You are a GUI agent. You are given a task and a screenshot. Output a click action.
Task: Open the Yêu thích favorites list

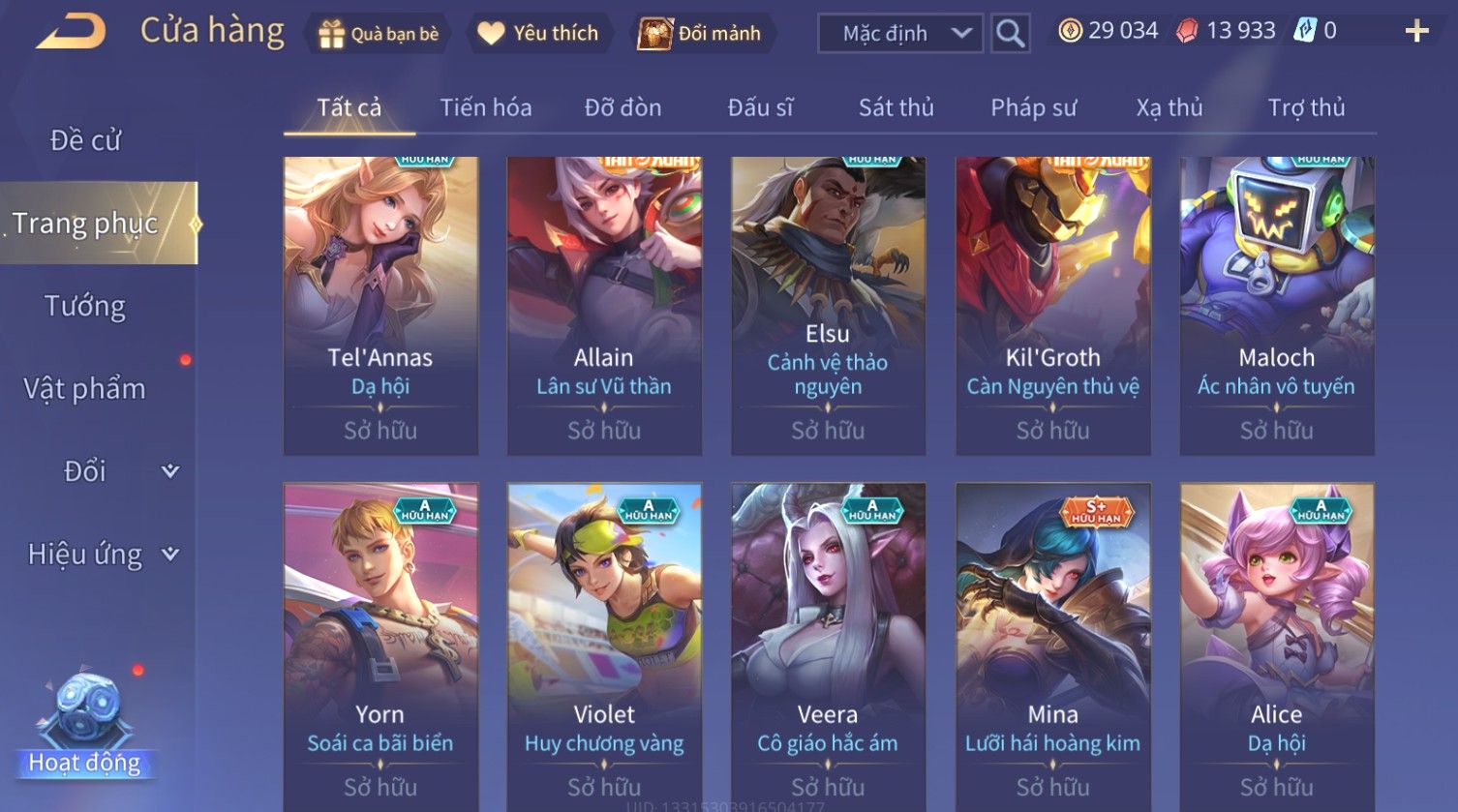click(x=539, y=34)
